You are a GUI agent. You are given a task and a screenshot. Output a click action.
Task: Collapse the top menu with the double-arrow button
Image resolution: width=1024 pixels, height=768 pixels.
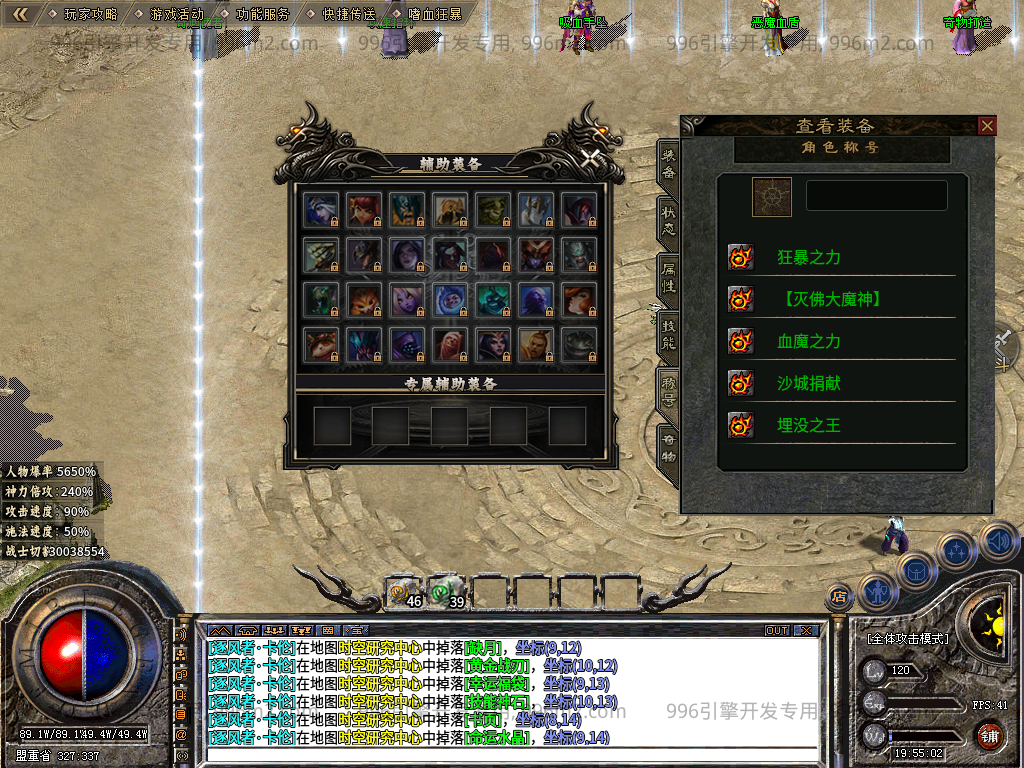pos(20,15)
